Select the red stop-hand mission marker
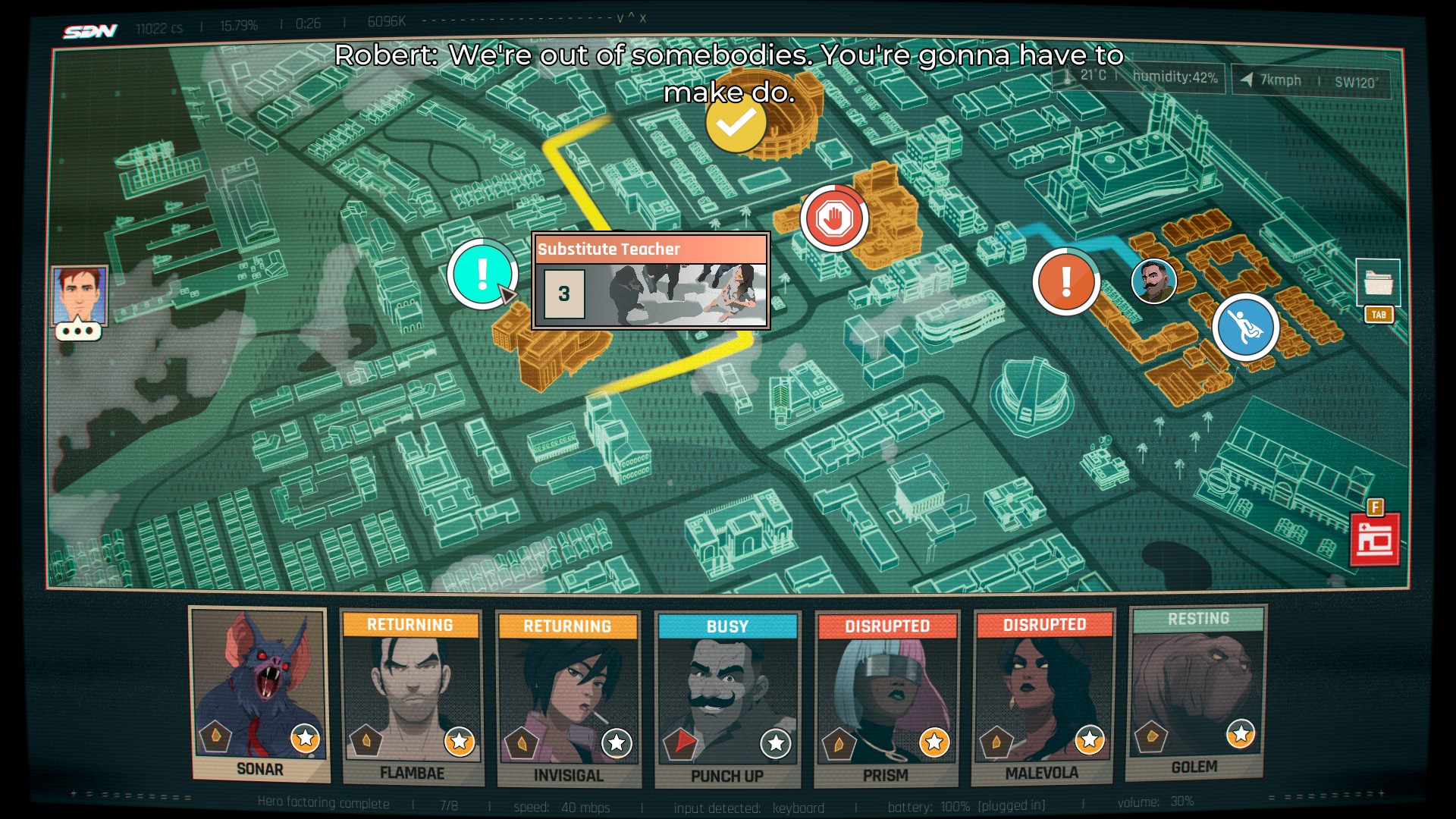 click(834, 218)
